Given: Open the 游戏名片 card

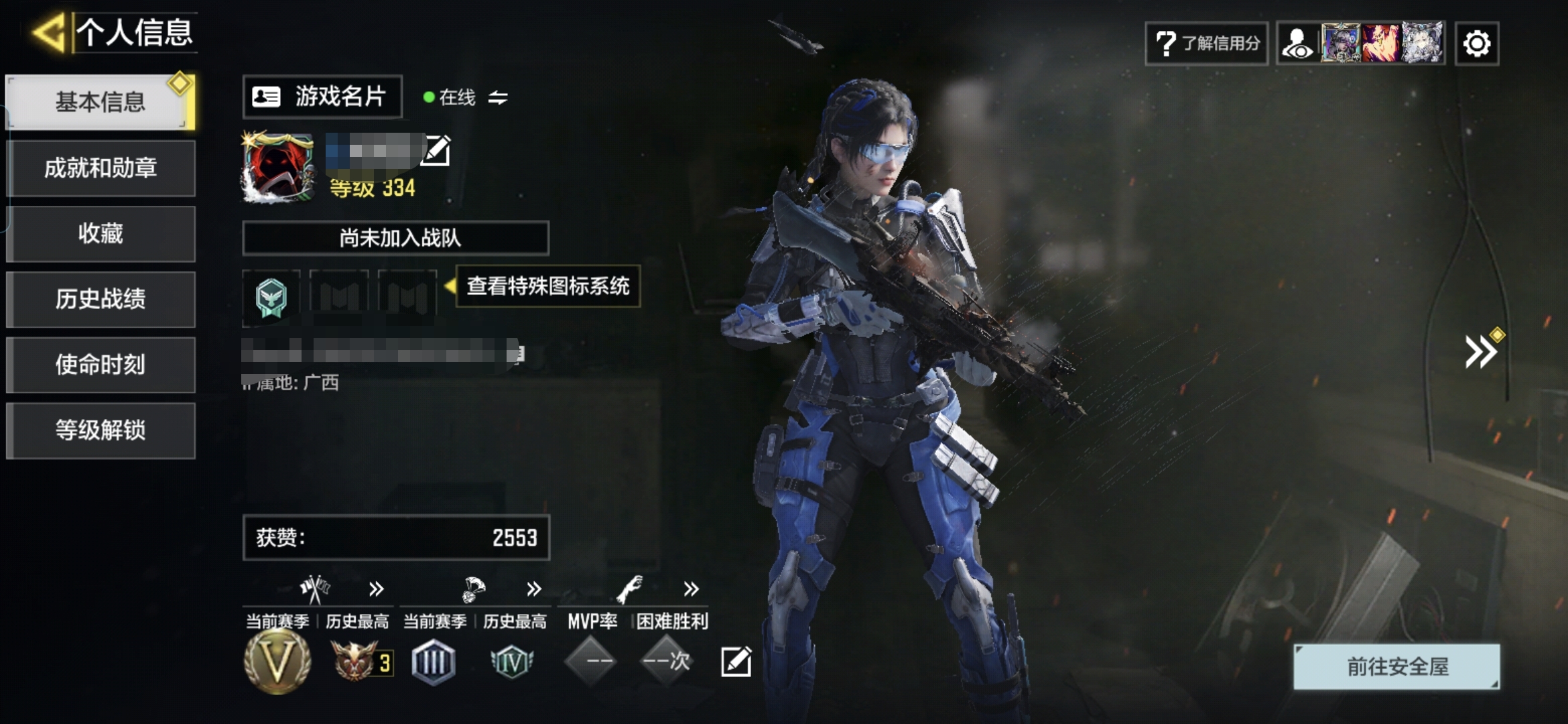Looking at the screenshot, I should coord(322,97).
